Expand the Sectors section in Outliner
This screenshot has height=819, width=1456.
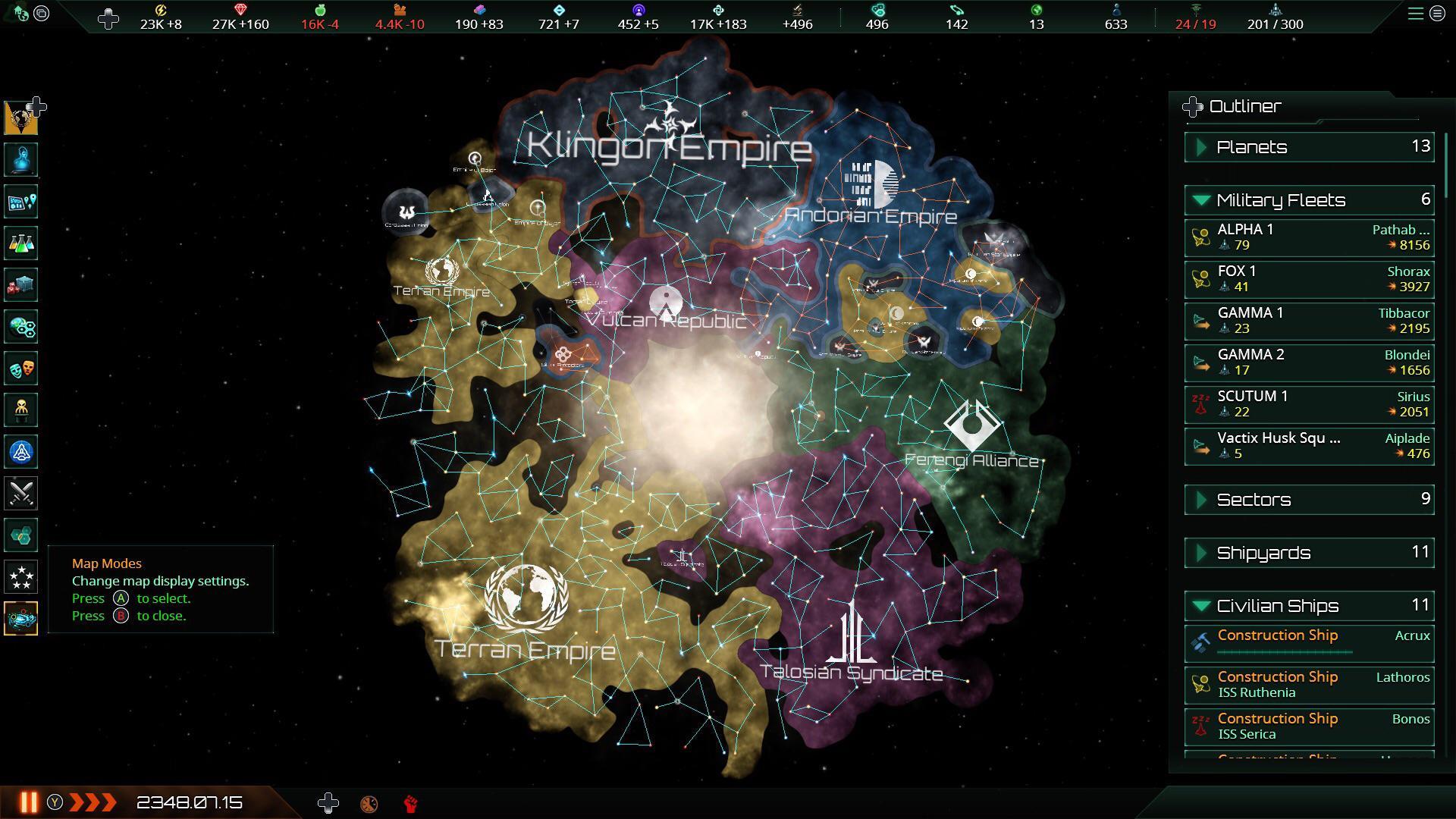tap(1201, 499)
